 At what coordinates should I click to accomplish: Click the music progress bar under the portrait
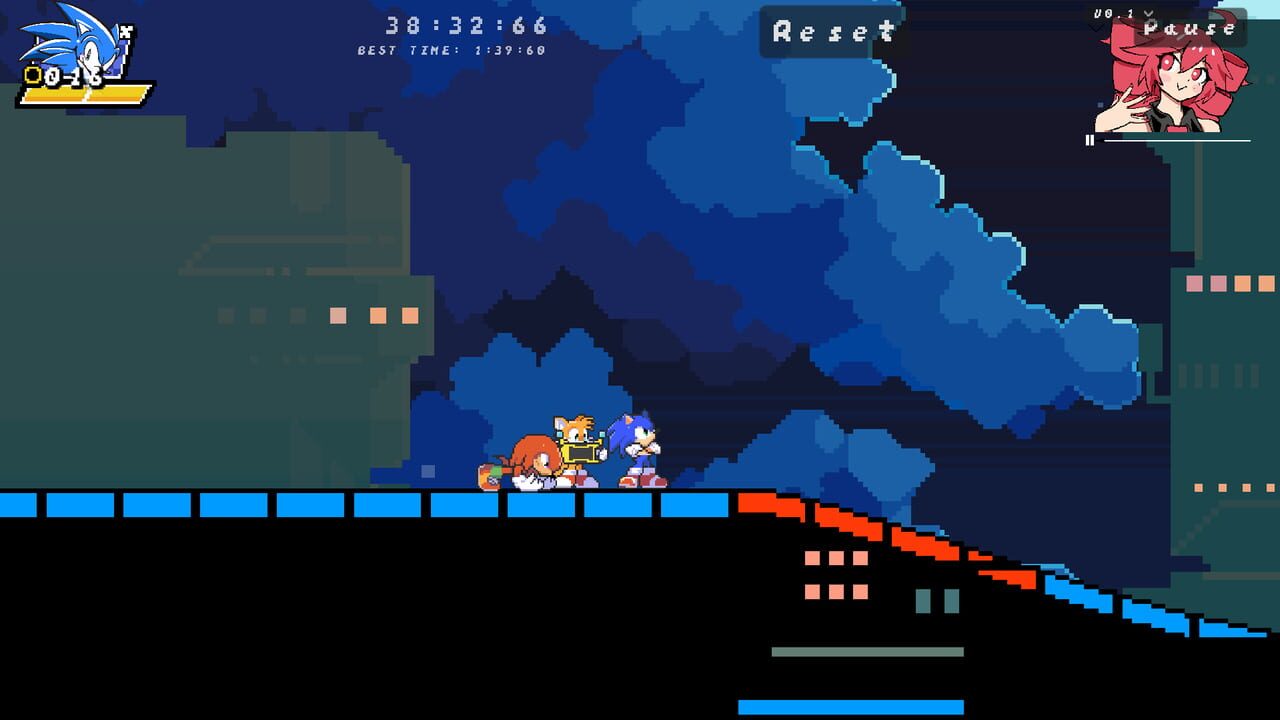pyautogui.click(x=1180, y=141)
